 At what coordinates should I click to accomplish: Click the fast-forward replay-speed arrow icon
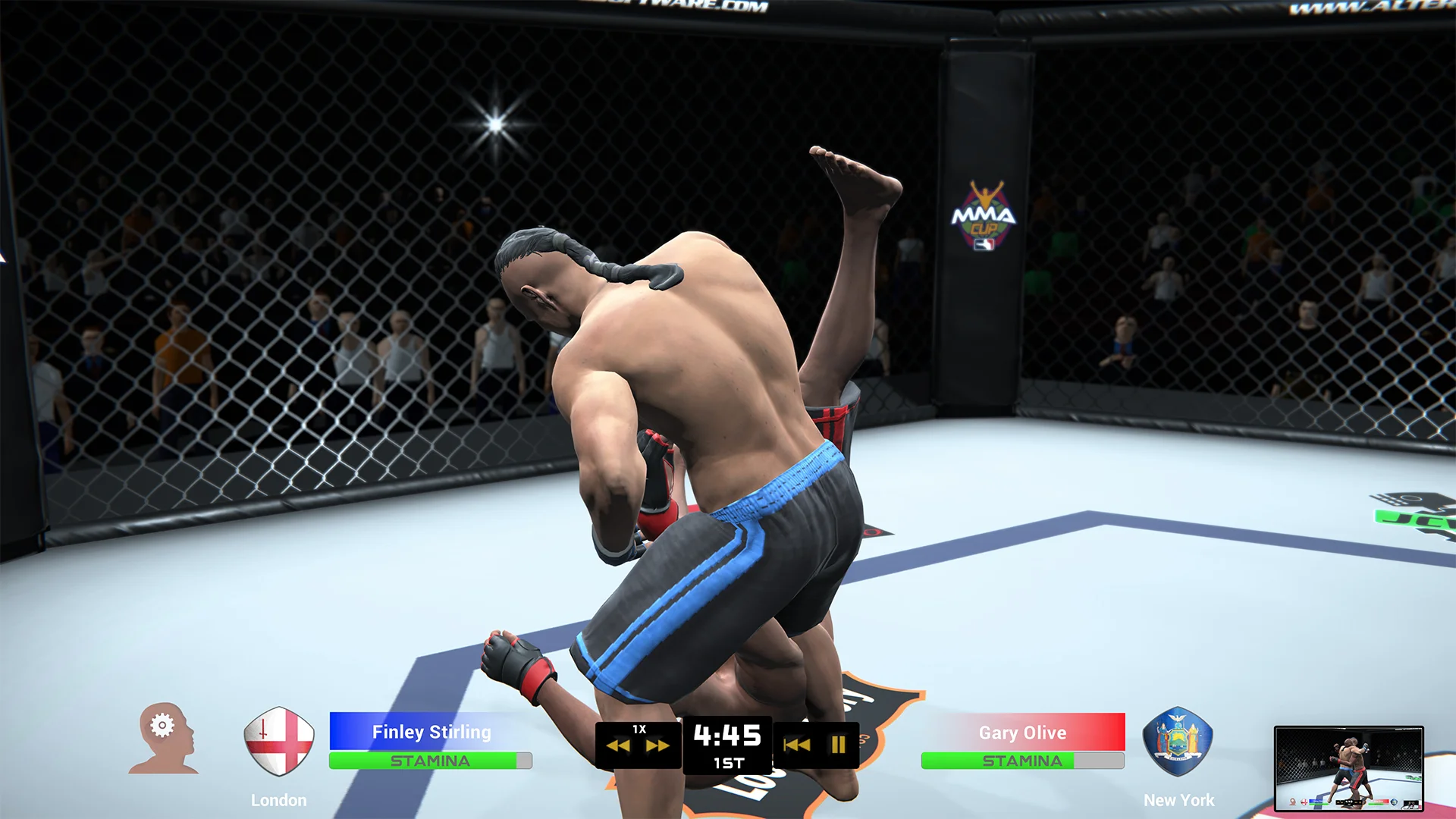click(658, 745)
